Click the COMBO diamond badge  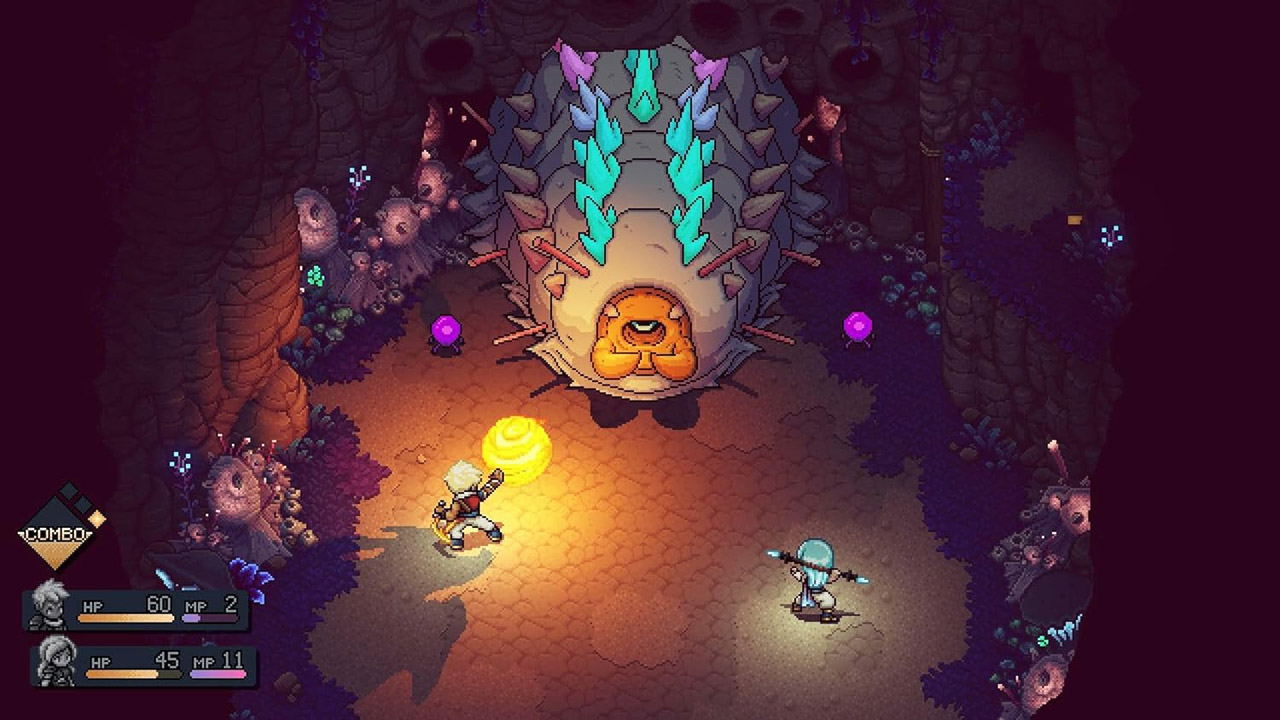click(x=55, y=533)
